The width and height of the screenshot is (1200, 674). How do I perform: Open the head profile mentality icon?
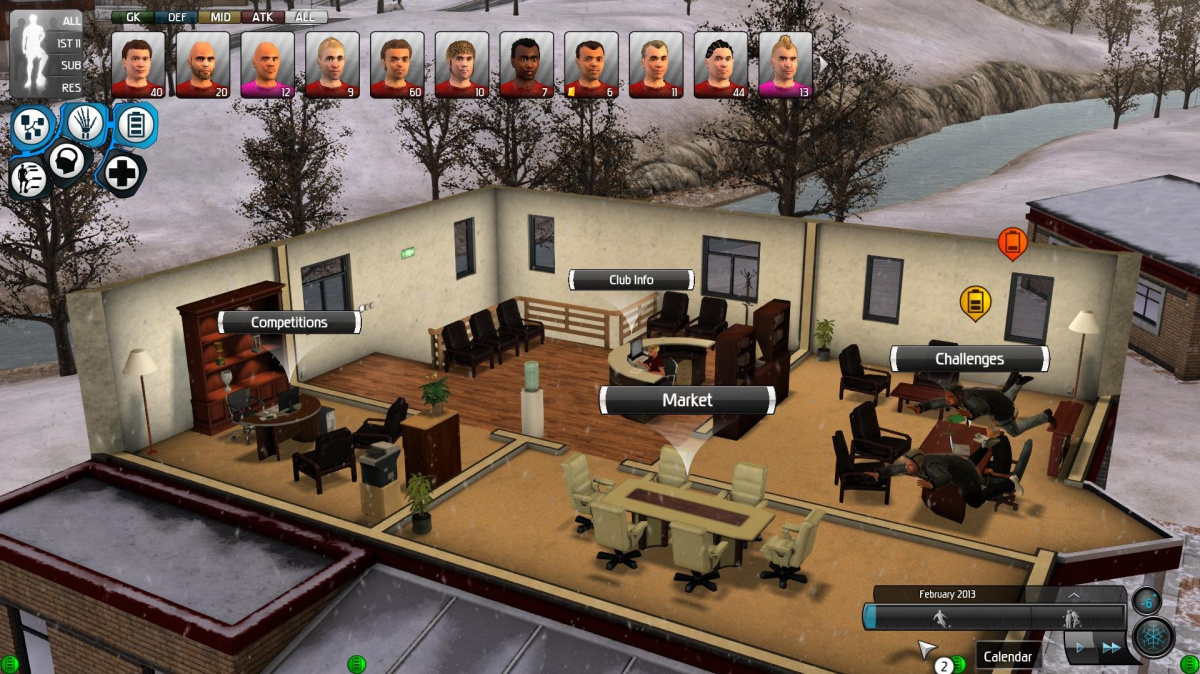tap(67, 162)
